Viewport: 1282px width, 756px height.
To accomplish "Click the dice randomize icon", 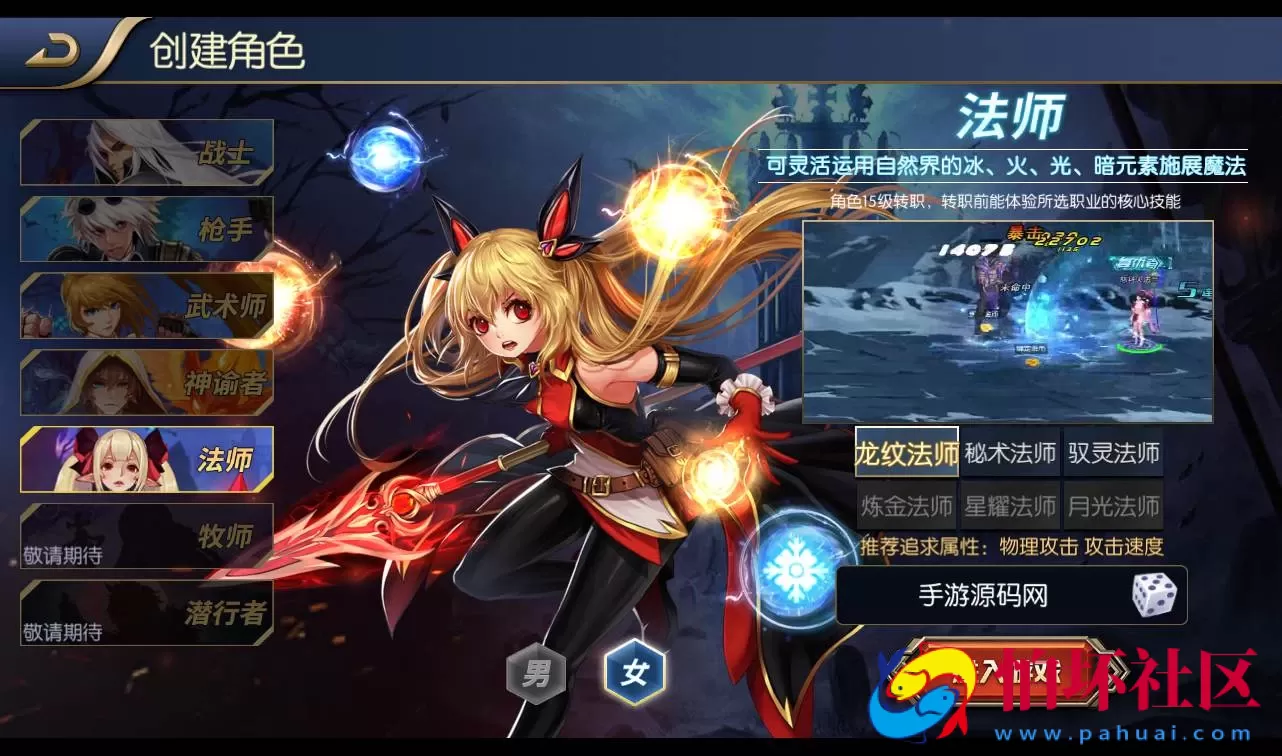I will point(1156,596).
